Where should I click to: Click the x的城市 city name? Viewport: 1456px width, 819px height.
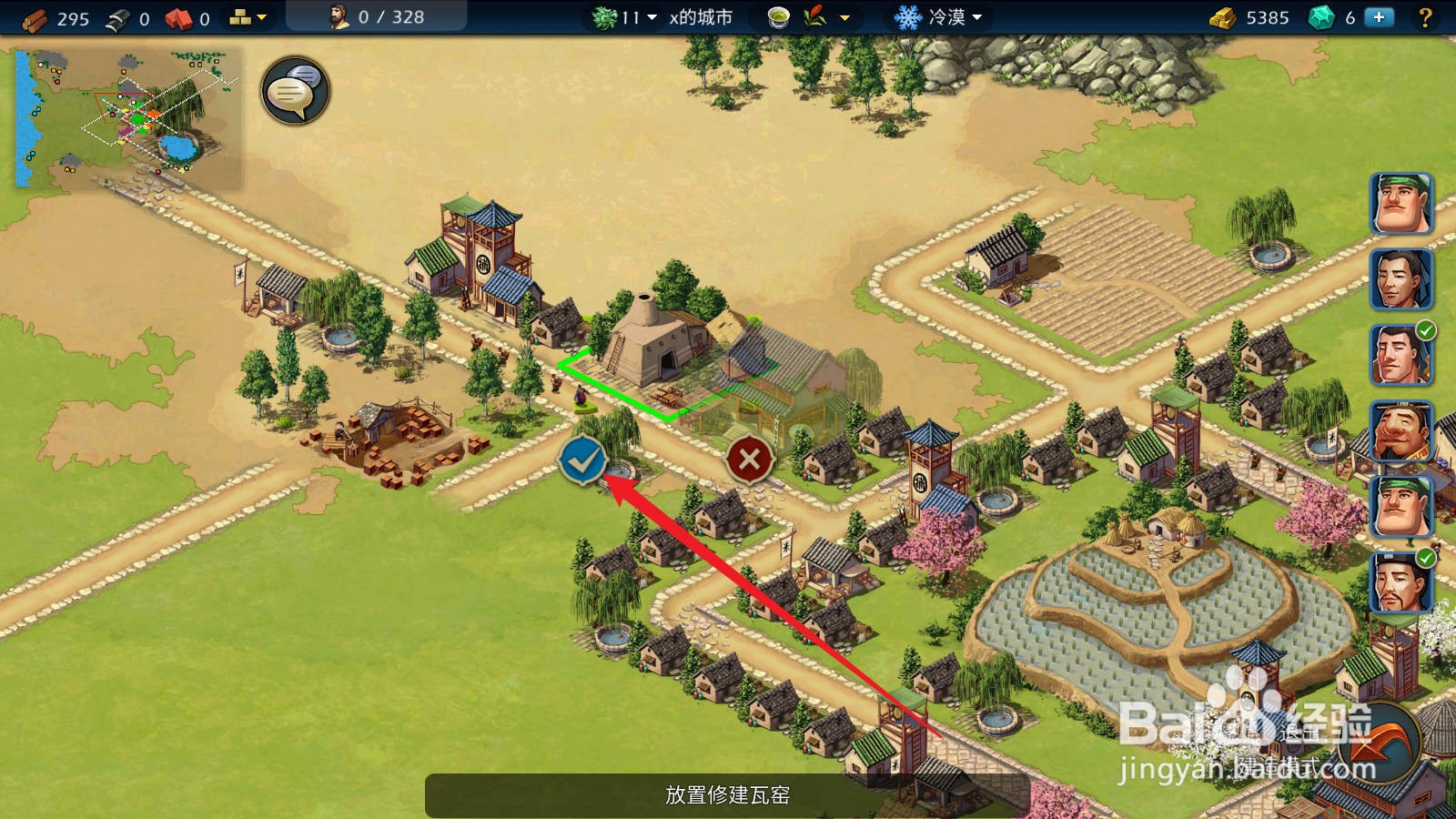tap(699, 15)
